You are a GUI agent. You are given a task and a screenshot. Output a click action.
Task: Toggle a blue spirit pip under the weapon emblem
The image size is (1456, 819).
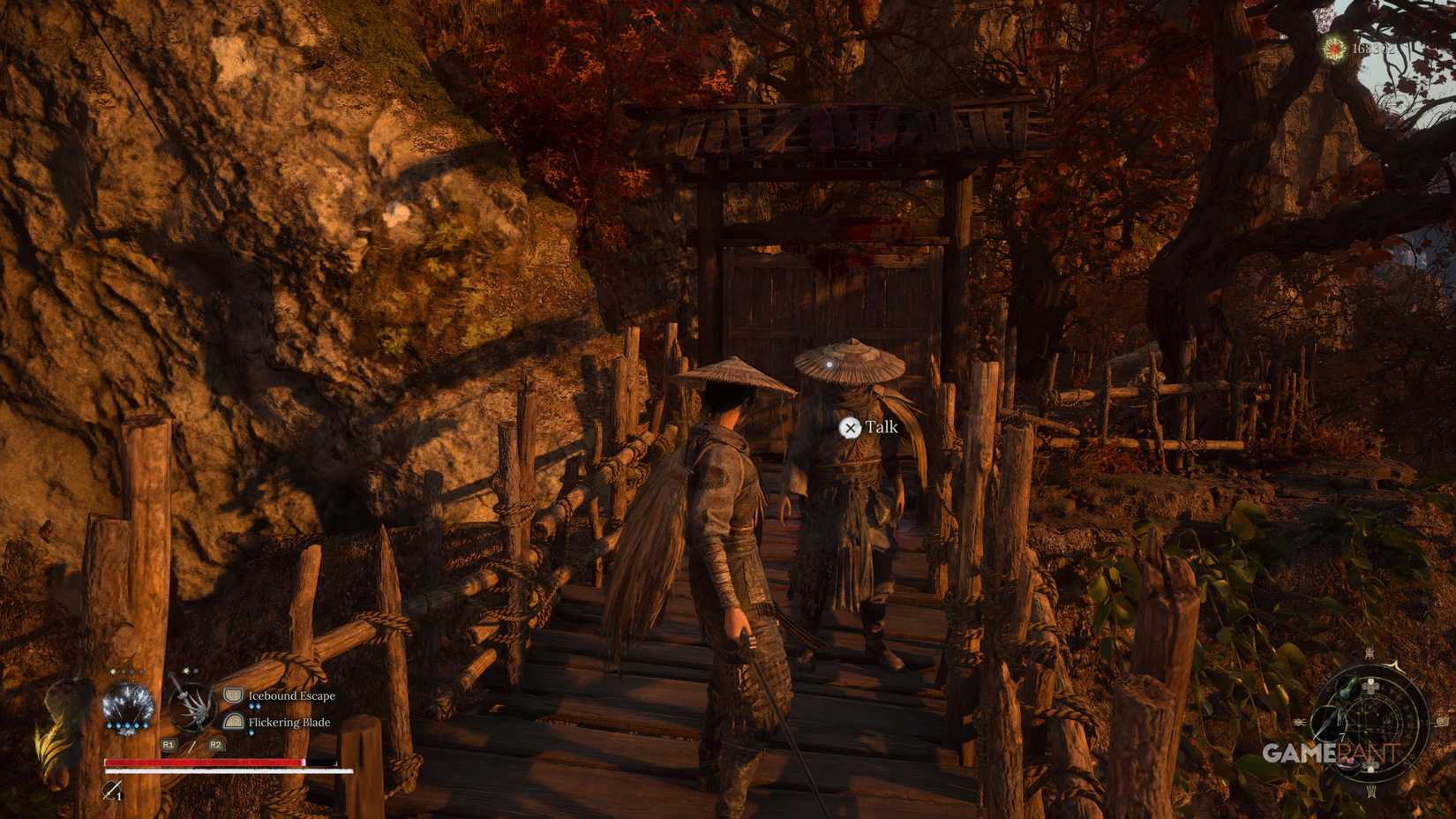[126, 725]
